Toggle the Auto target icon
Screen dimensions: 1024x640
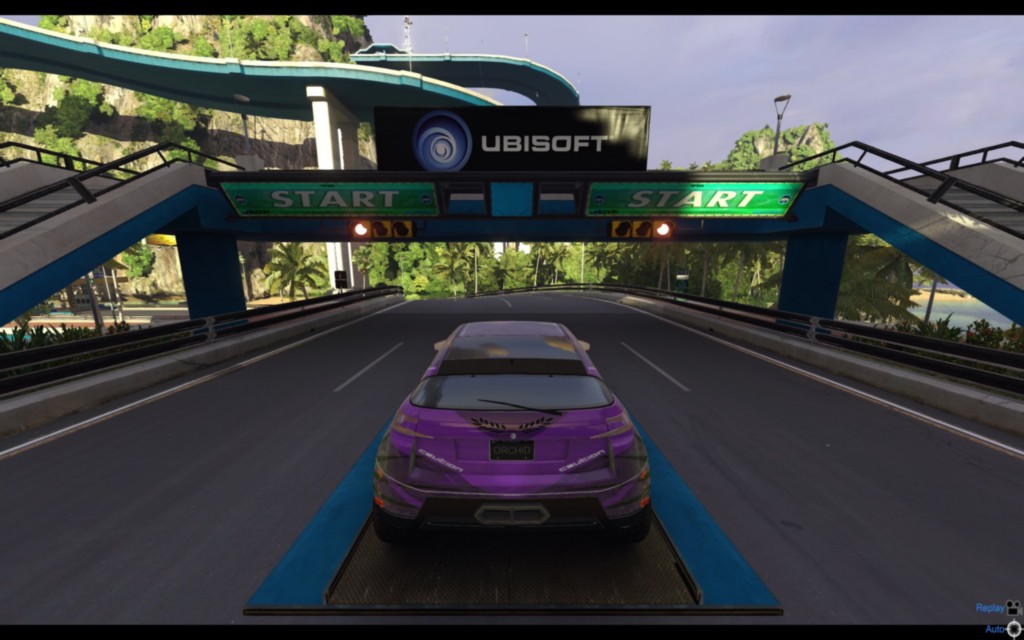pyautogui.click(x=1014, y=629)
